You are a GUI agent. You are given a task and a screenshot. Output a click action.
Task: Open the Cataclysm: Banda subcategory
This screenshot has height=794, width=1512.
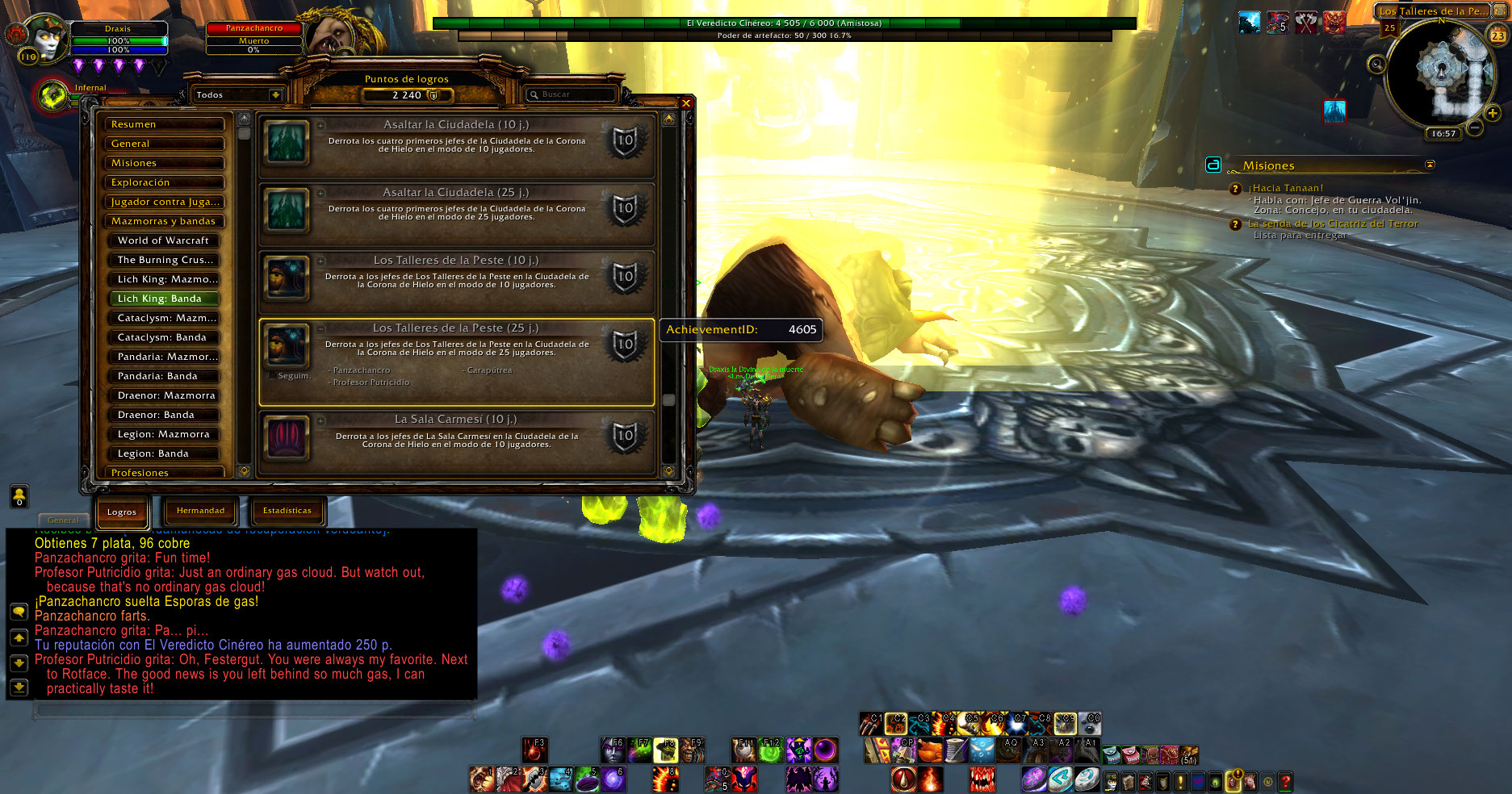click(164, 337)
